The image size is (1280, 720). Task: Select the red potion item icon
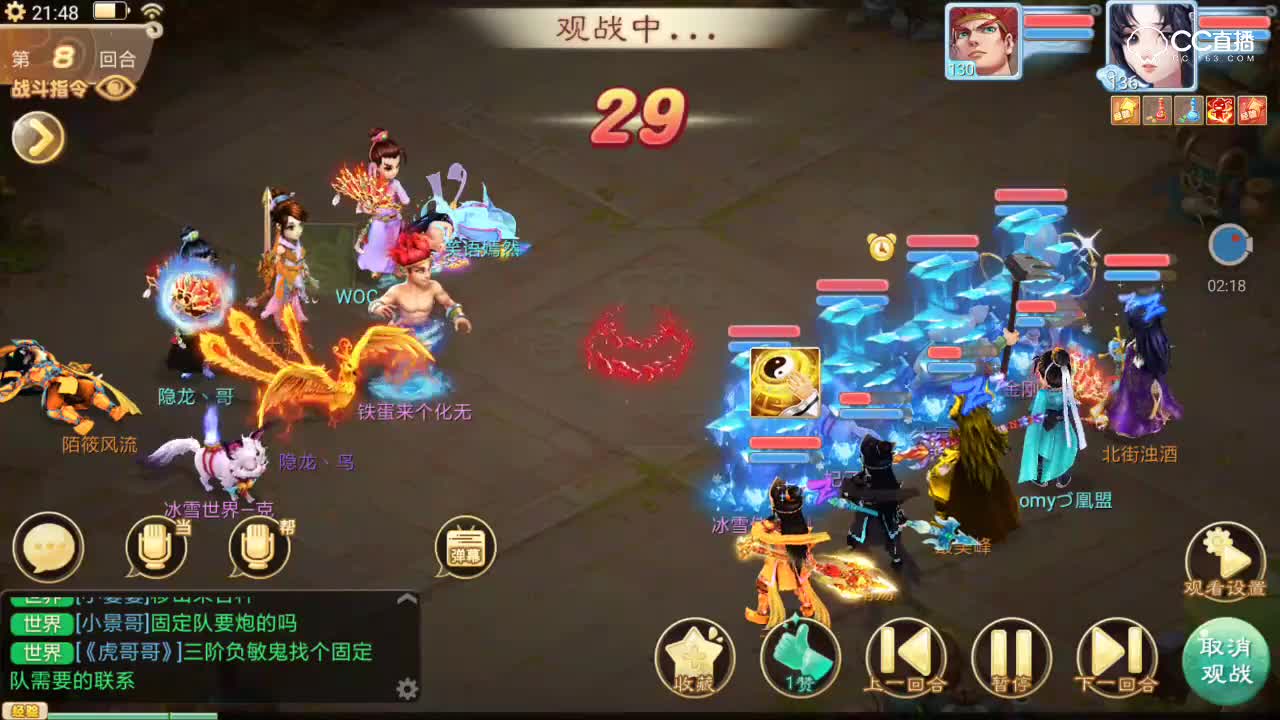(x=1158, y=110)
